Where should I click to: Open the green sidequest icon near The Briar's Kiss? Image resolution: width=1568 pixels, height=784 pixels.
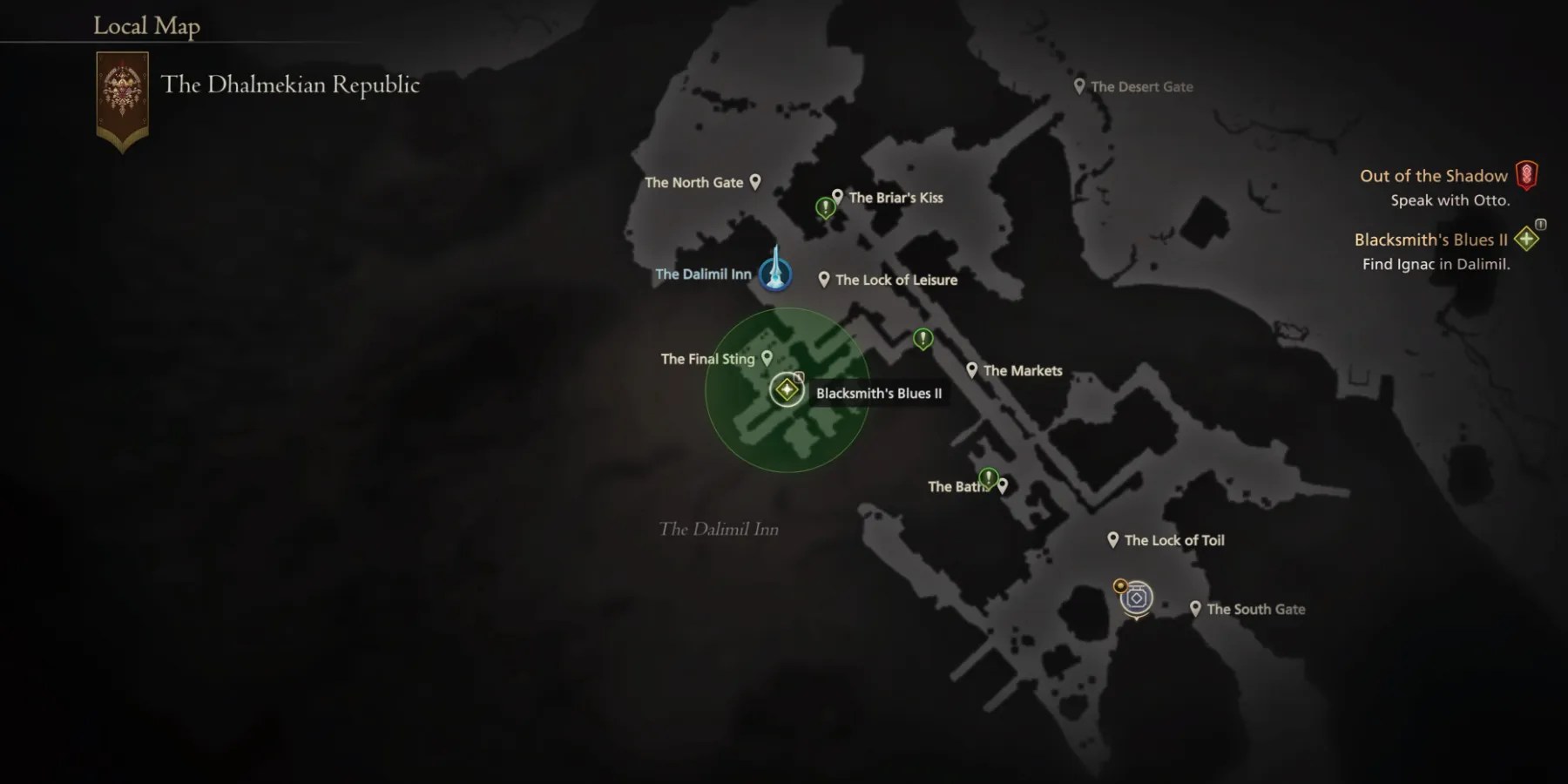(824, 205)
